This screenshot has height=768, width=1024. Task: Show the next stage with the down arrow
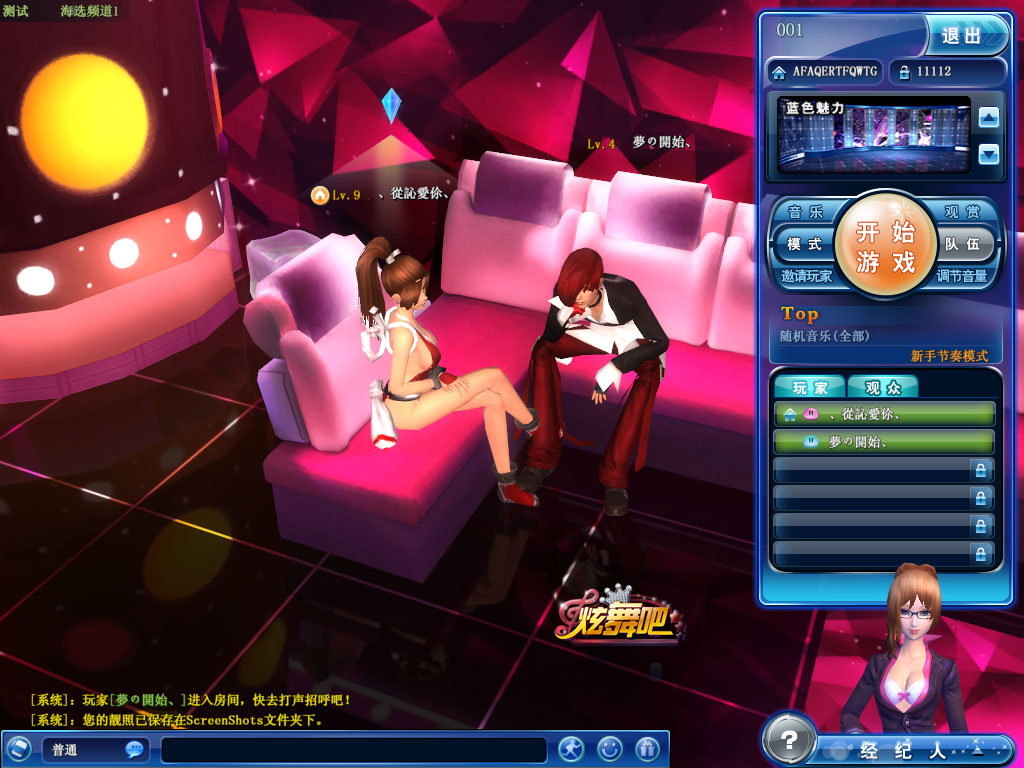[x=988, y=154]
